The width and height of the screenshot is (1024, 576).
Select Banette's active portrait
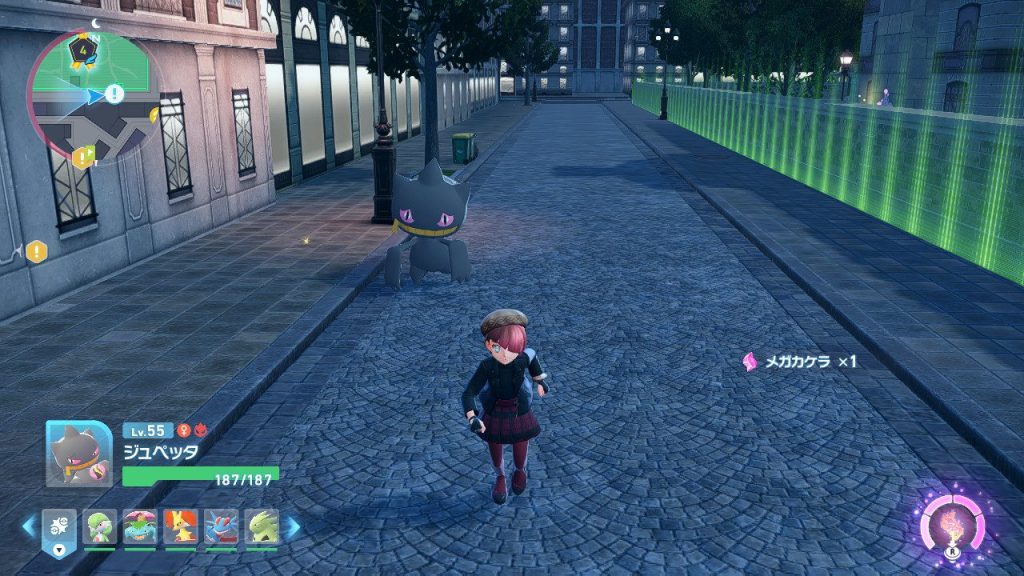coord(79,453)
